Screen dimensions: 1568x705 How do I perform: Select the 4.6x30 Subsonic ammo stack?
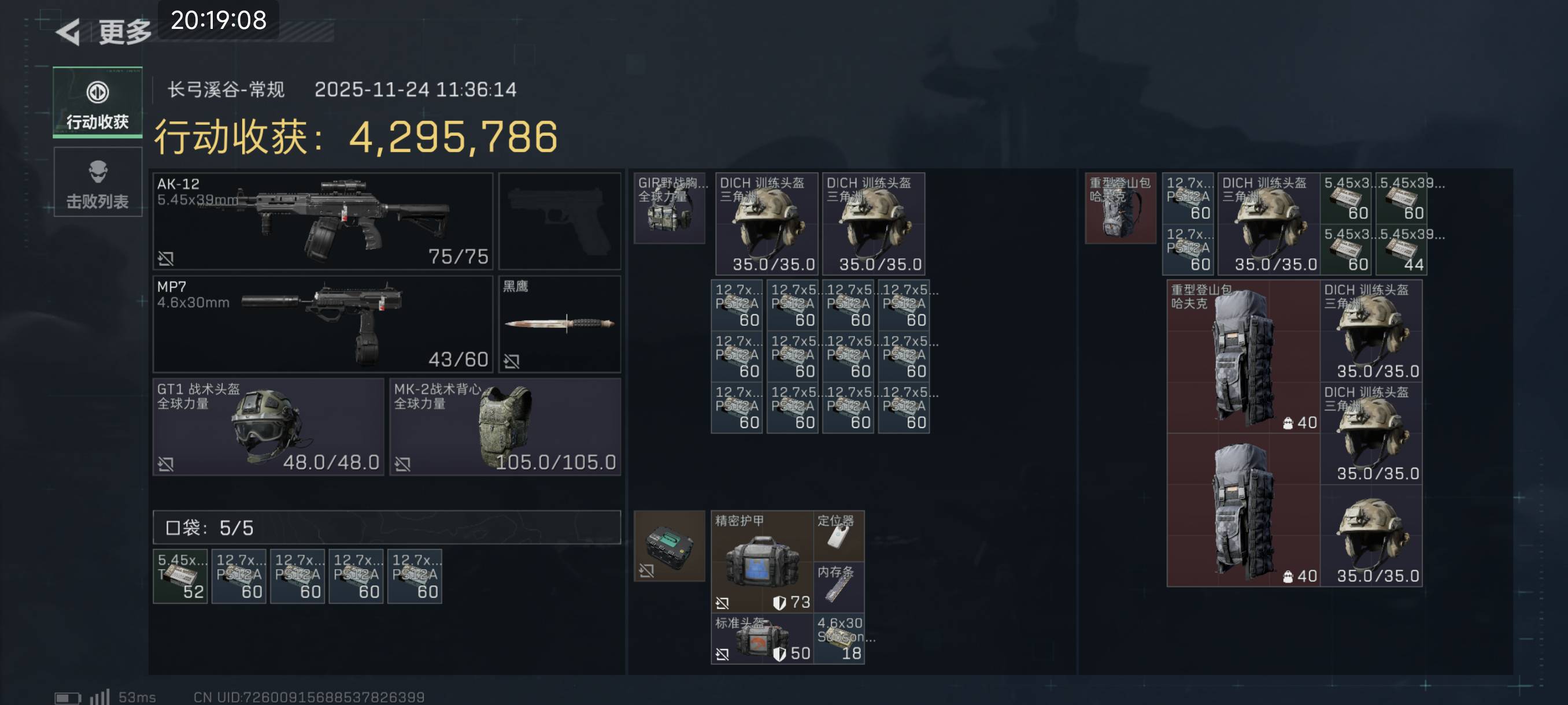pos(839,638)
